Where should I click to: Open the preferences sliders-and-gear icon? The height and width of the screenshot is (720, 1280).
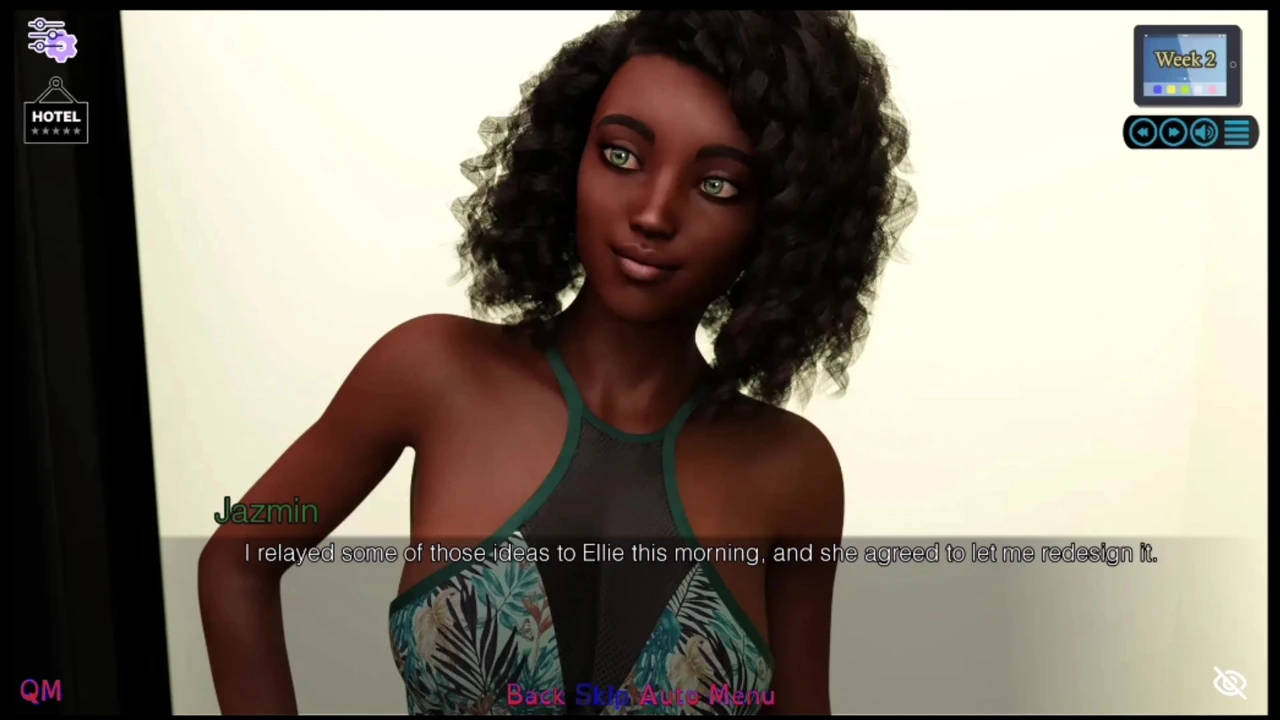[50, 38]
